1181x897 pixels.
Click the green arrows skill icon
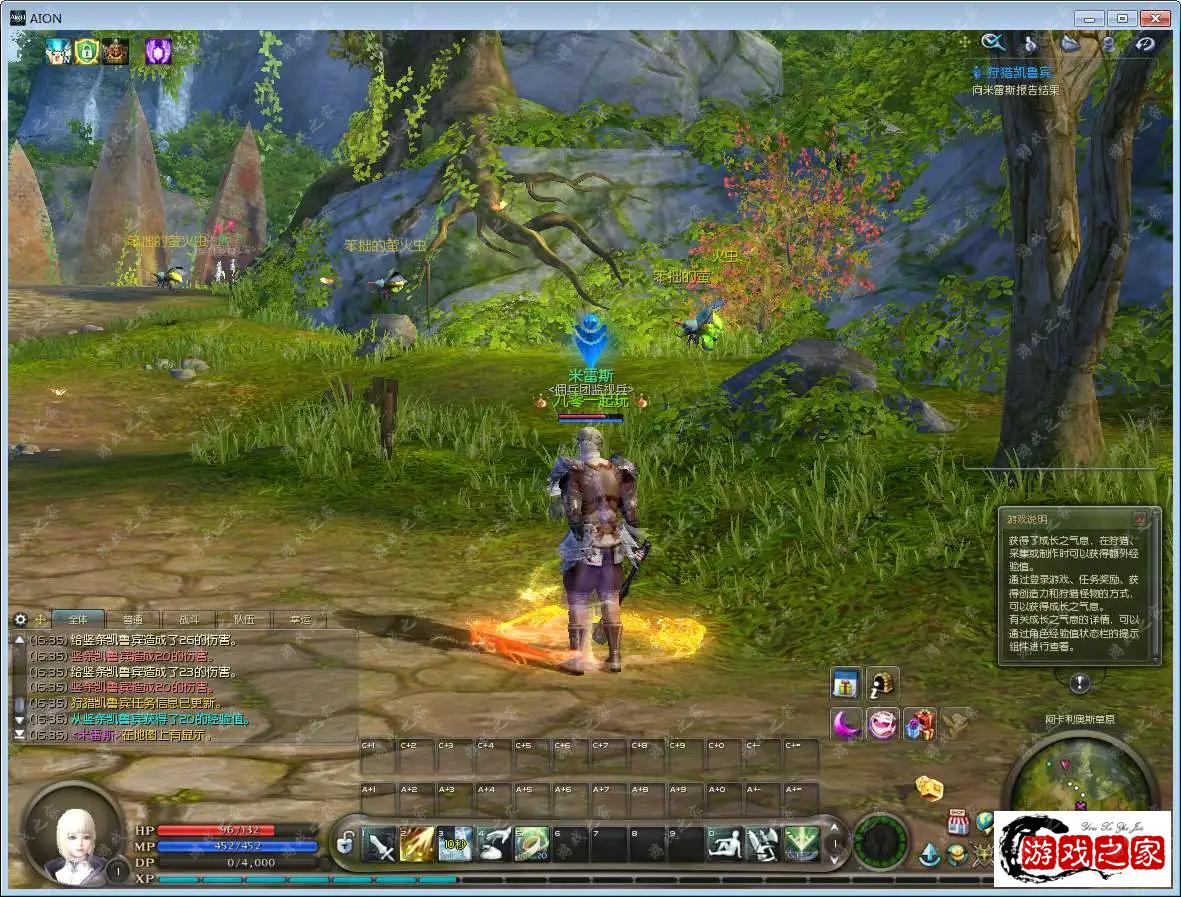tap(801, 845)
